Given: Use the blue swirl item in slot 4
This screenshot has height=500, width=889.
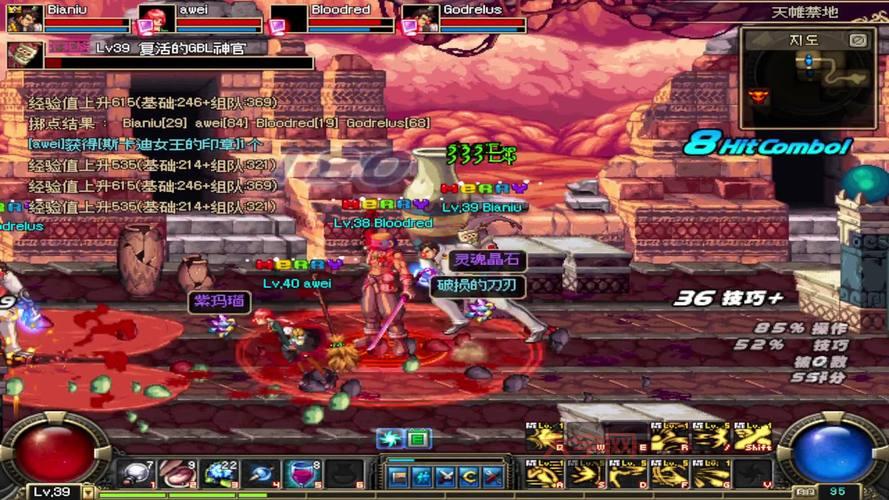Looking at the screenshot, I should coord(260,473).
